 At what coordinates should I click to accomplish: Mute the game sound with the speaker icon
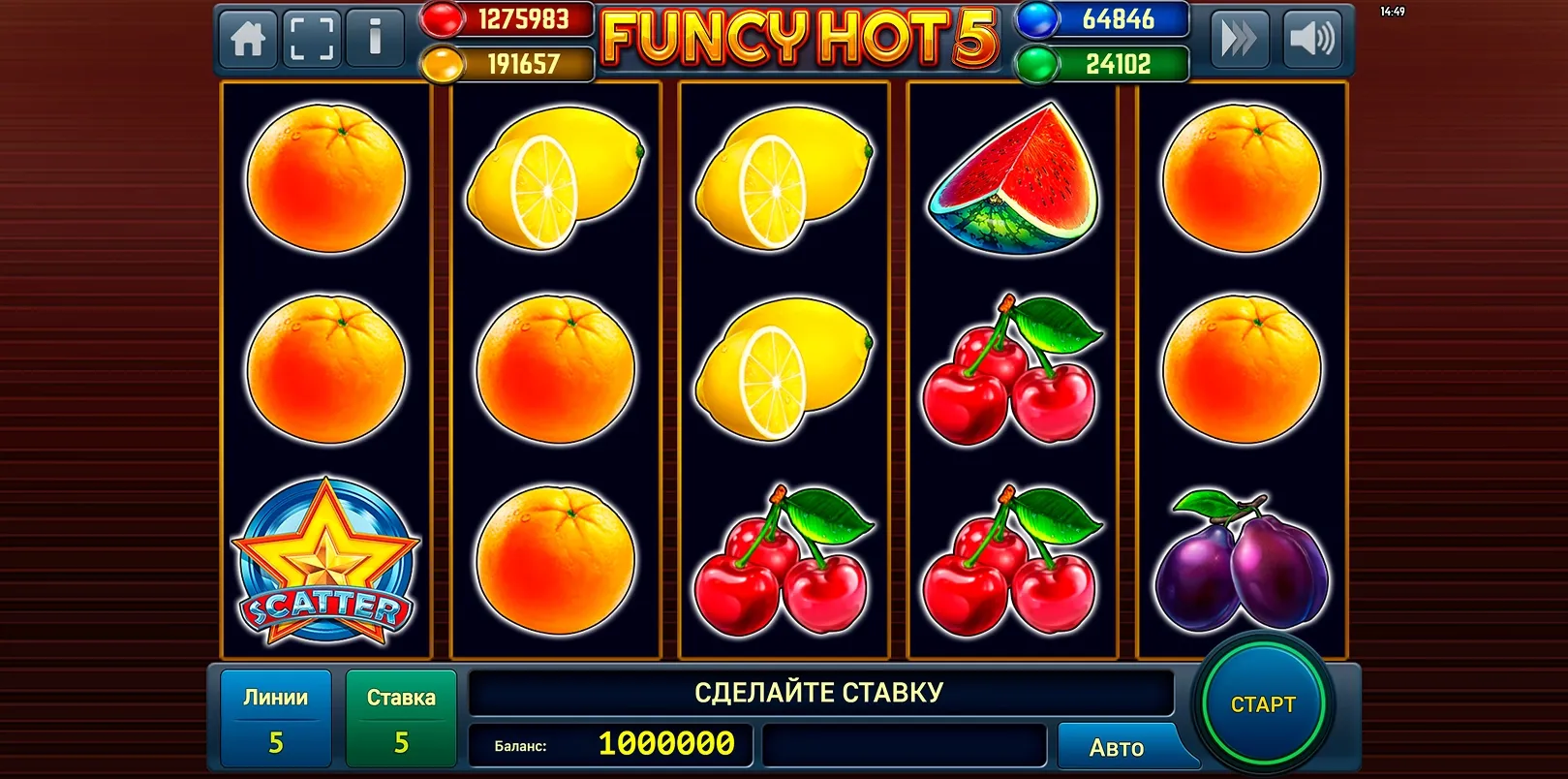pyautogui.click(x=1315, y=40)
